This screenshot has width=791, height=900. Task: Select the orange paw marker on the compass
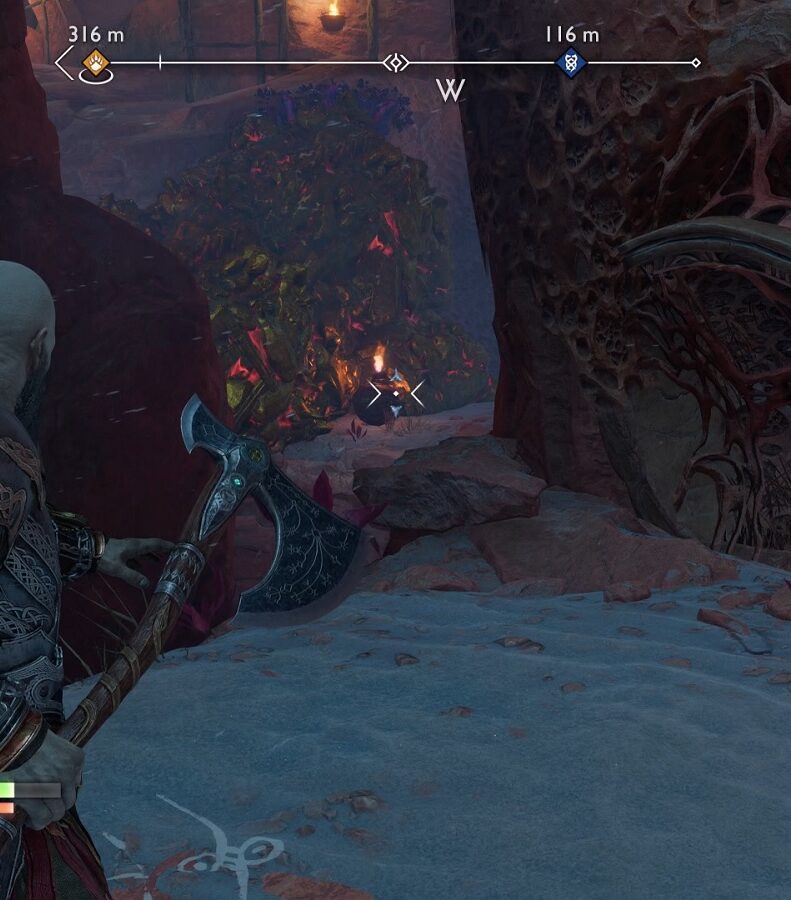coord(95,63)
